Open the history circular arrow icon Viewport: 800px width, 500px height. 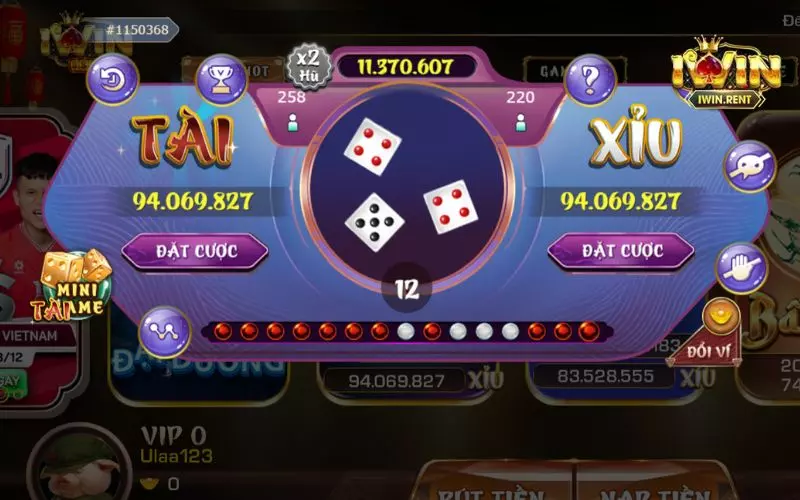pyautogui.click(x=112, y=78)
